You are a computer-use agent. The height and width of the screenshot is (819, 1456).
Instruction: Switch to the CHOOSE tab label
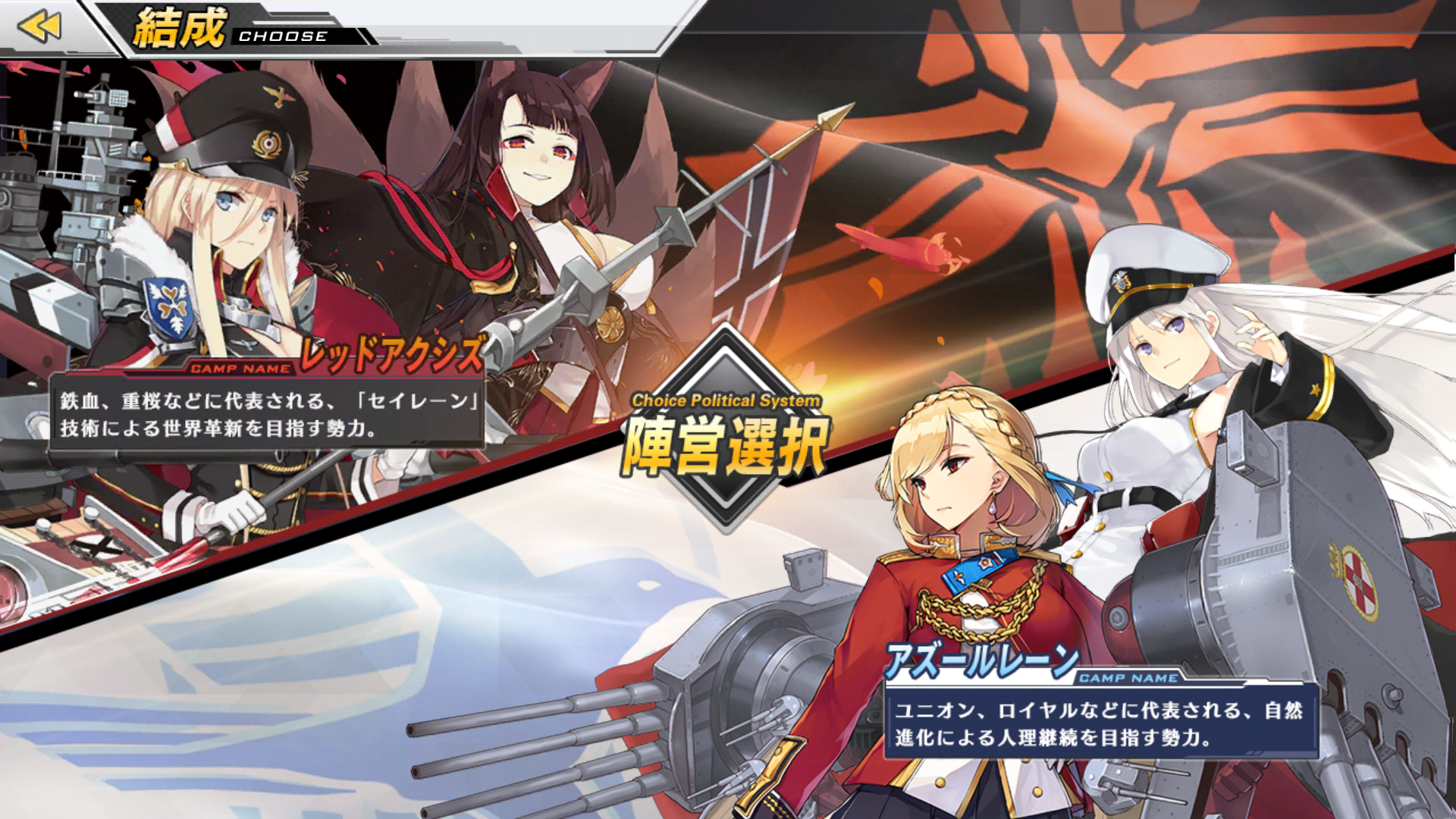tap(284, 34)
